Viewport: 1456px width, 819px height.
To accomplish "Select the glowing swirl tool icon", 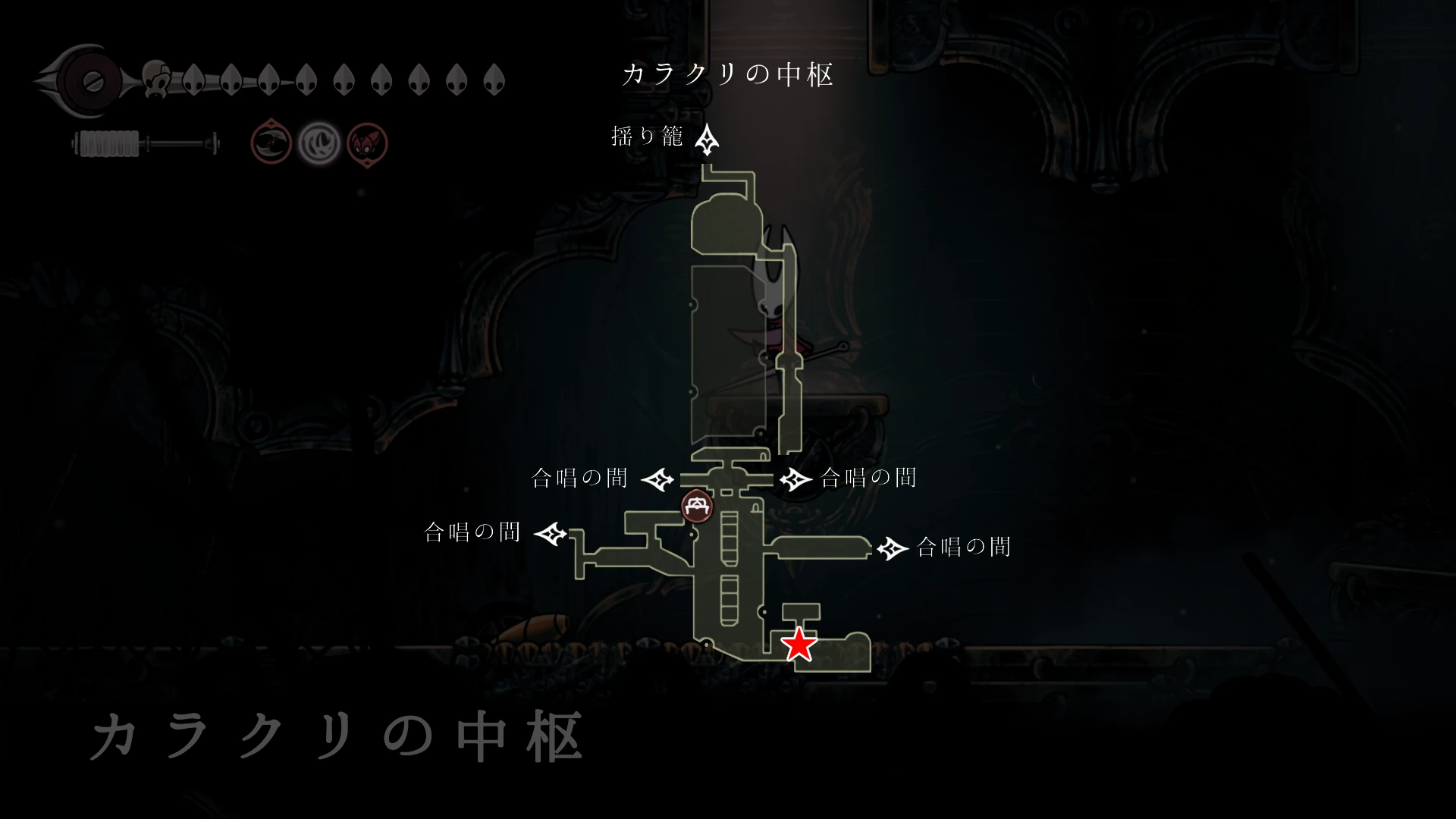I will 319,143.
